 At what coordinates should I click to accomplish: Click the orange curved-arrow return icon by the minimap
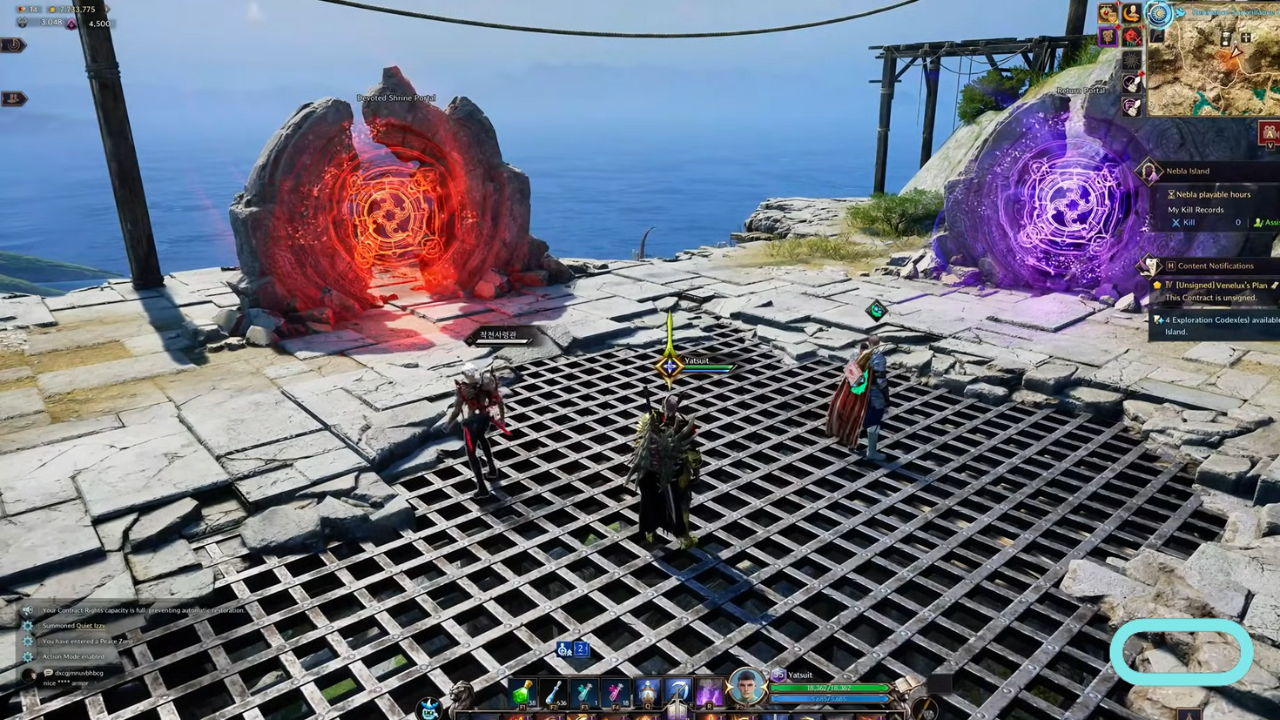coord(1132,14)
